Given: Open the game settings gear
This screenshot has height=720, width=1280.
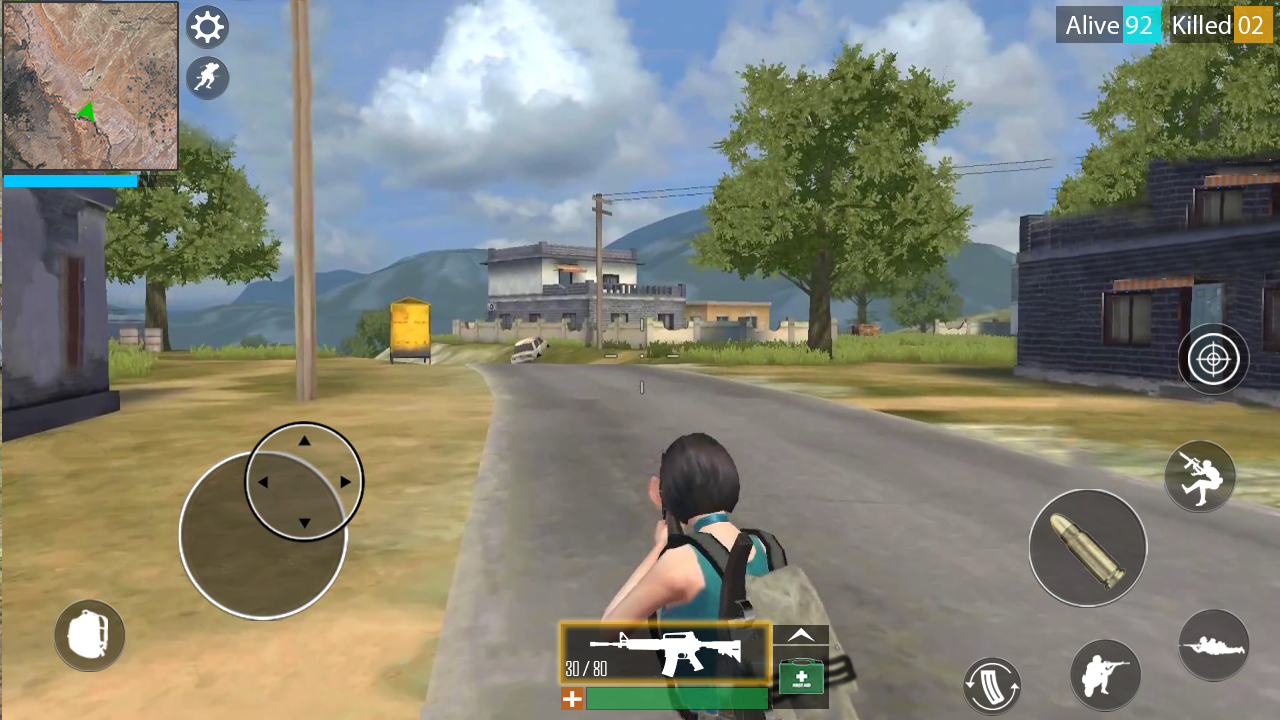Looking at the screenshot, I should pos(207,26).
